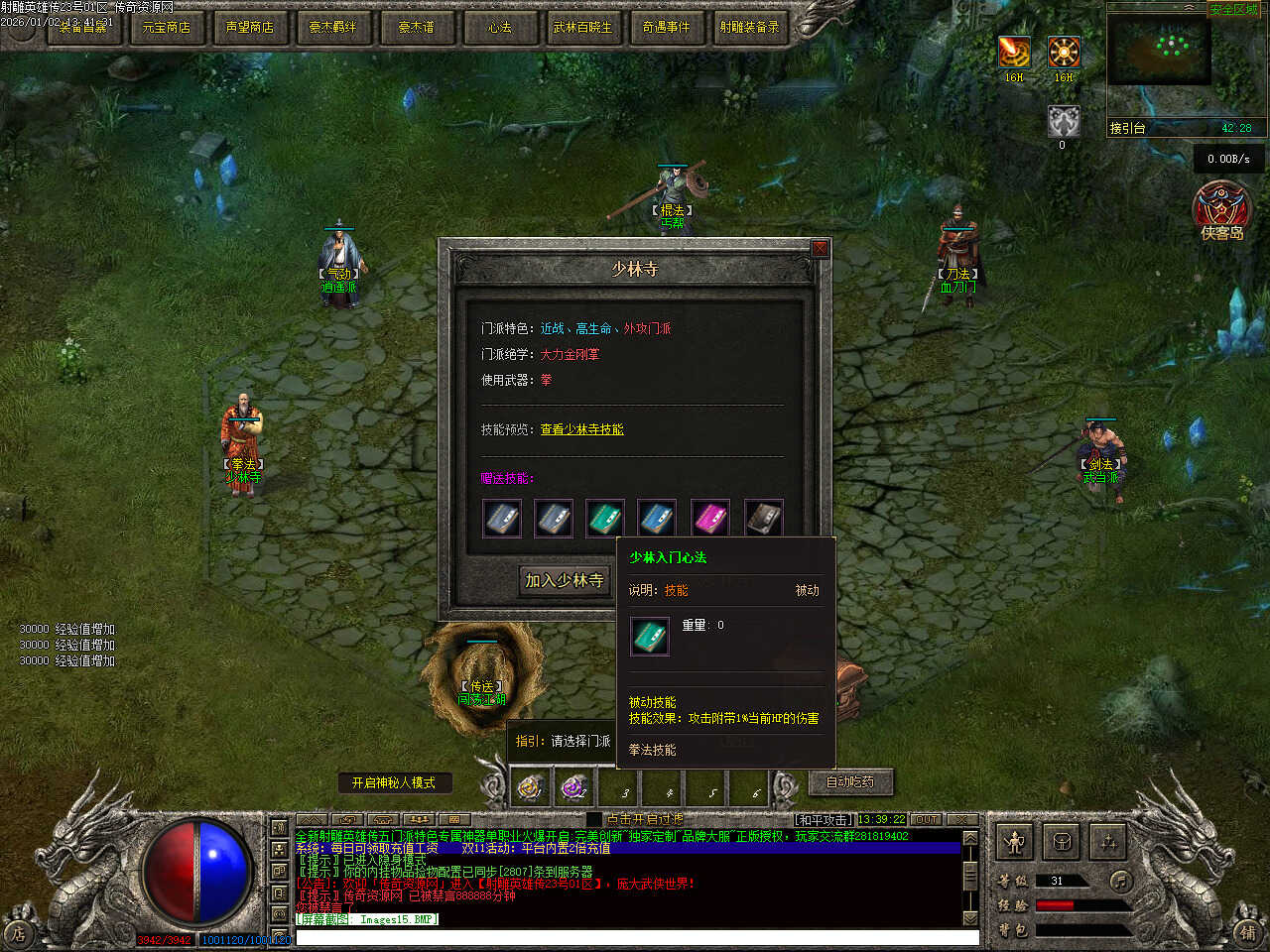Close the 少林寺 dialog window
This screenshot has height=952, width=1270.
click(x=820, y=248)
